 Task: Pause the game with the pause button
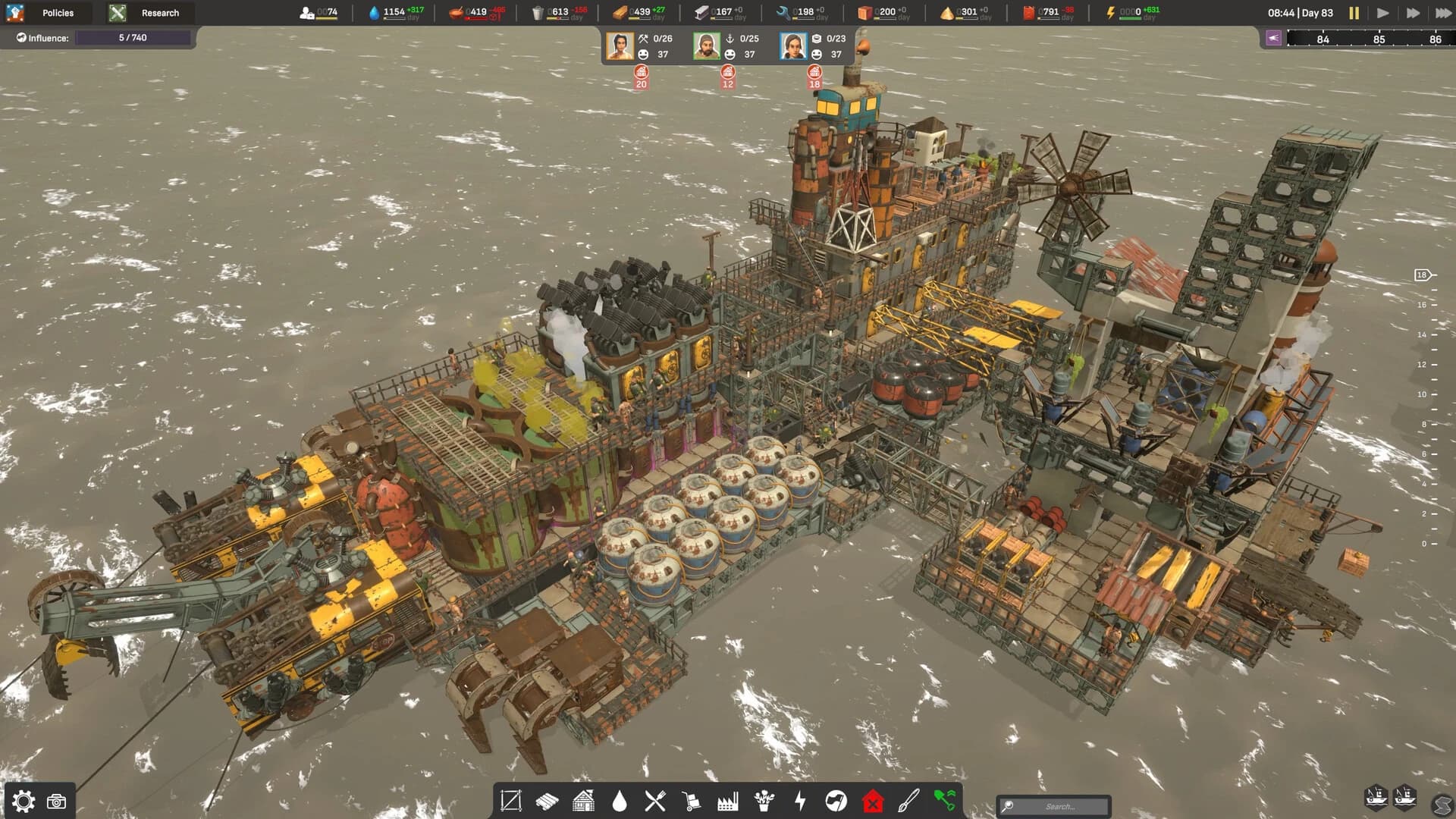[x=1353, y=12]
